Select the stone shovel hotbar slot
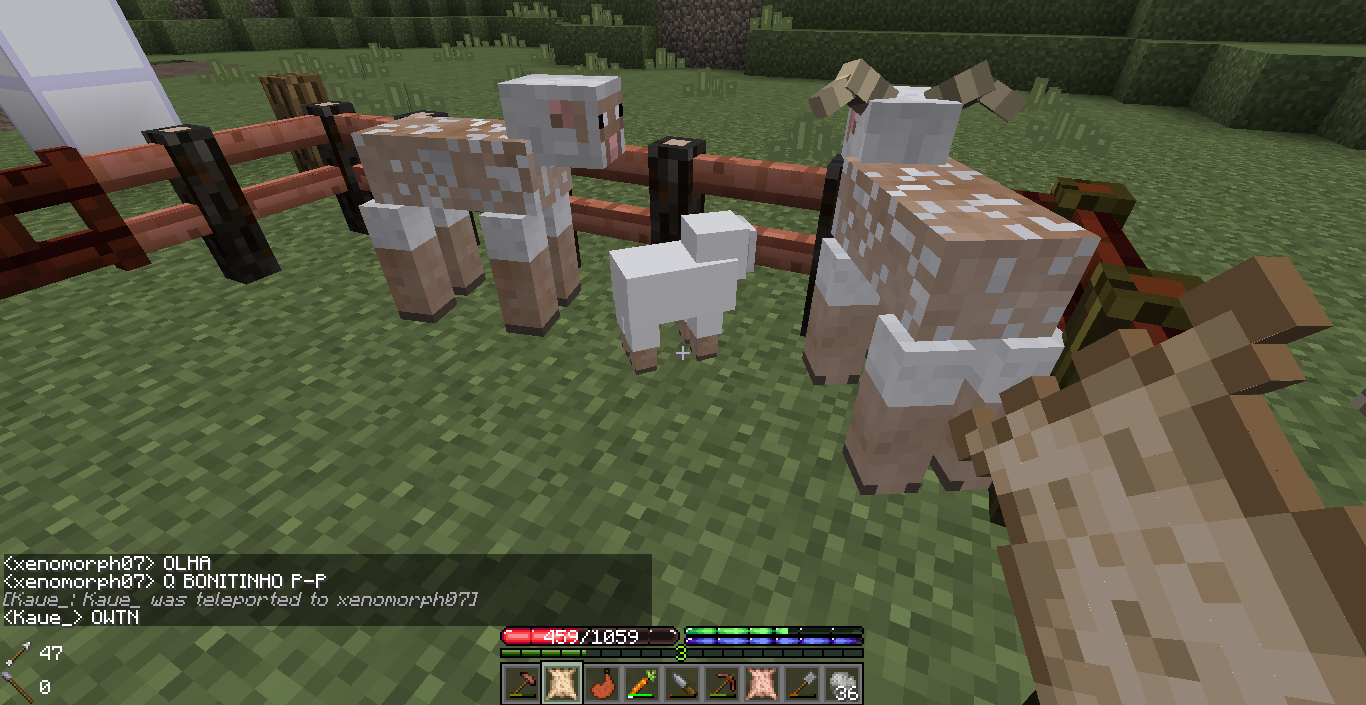This screenshot has height=705, width=1366. [801, 684]
